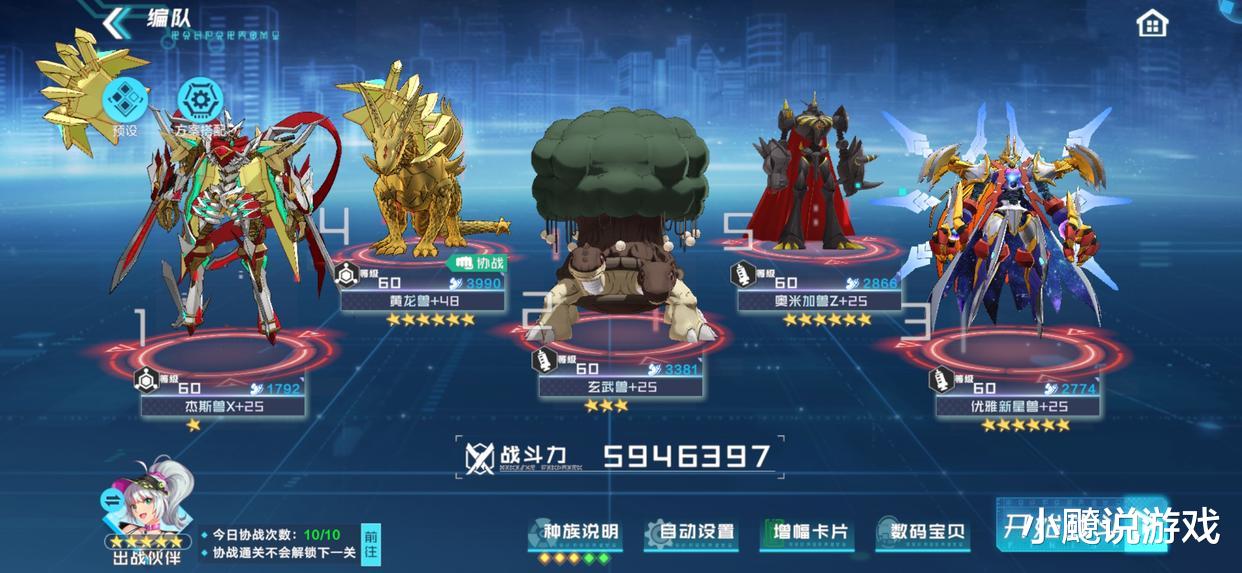Click the 前往 go-to button
Viewport: 1242px width, 573px height.
pos(371,544)
